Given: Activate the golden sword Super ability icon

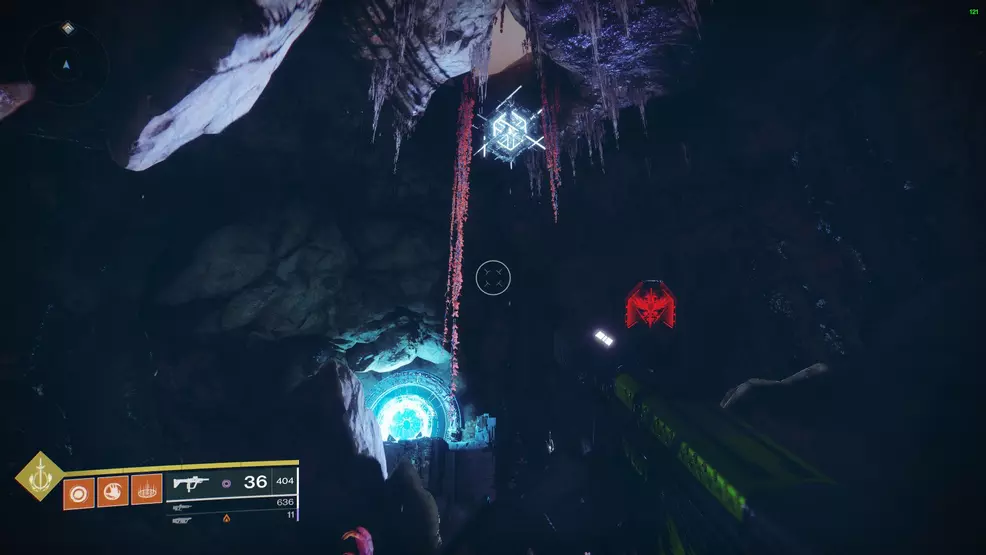Looking at the screenshot, I should 39,476.
